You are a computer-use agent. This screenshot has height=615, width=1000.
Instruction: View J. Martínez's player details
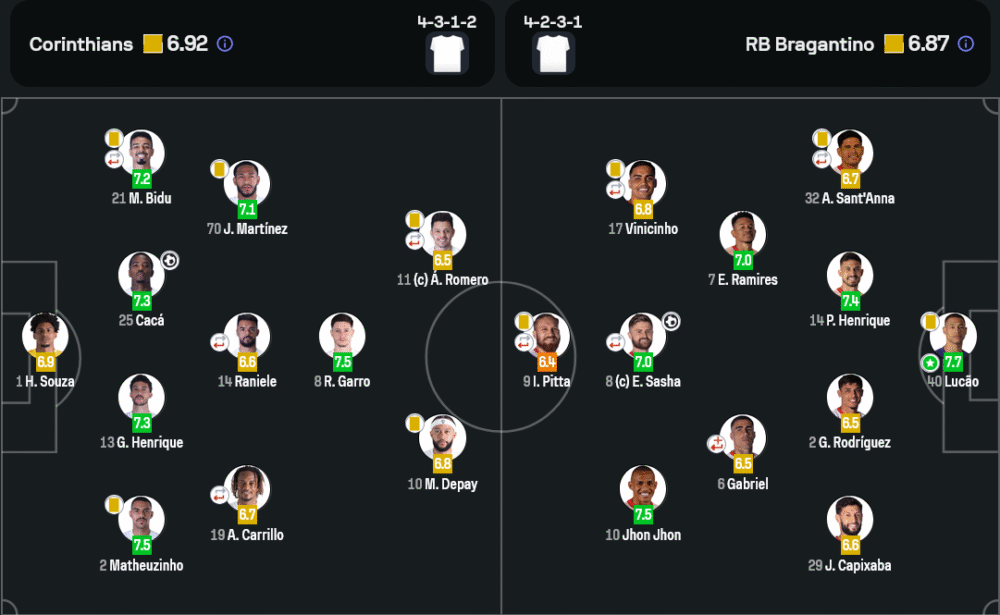coord(247,184)
